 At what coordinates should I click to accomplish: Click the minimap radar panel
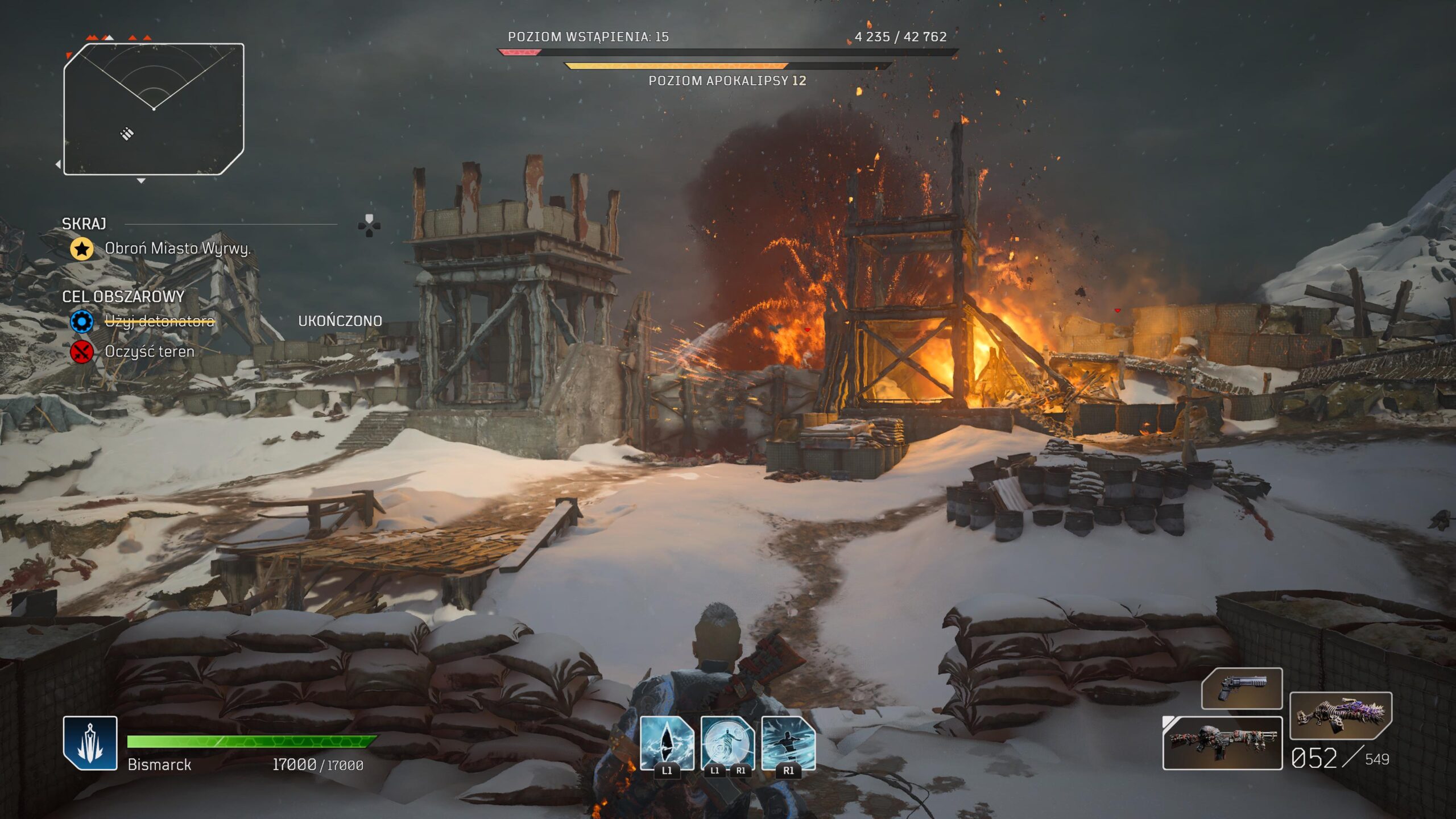tap(154, 109)
